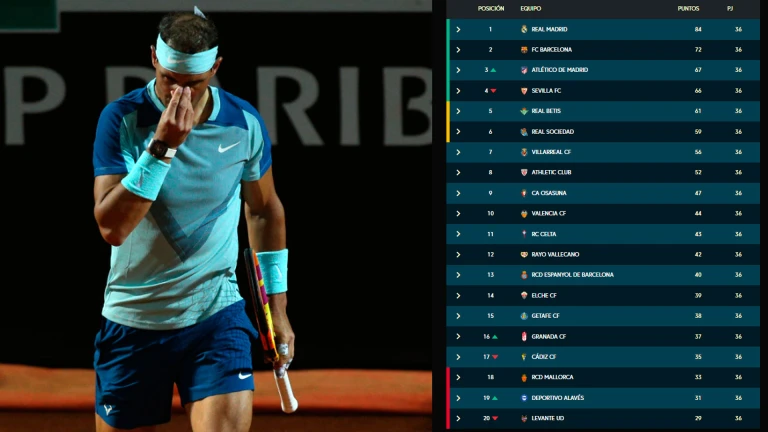Viewport: 768px width, 432px height.
Task: Select the Sevilla FC table row
Action: point(458,90)
